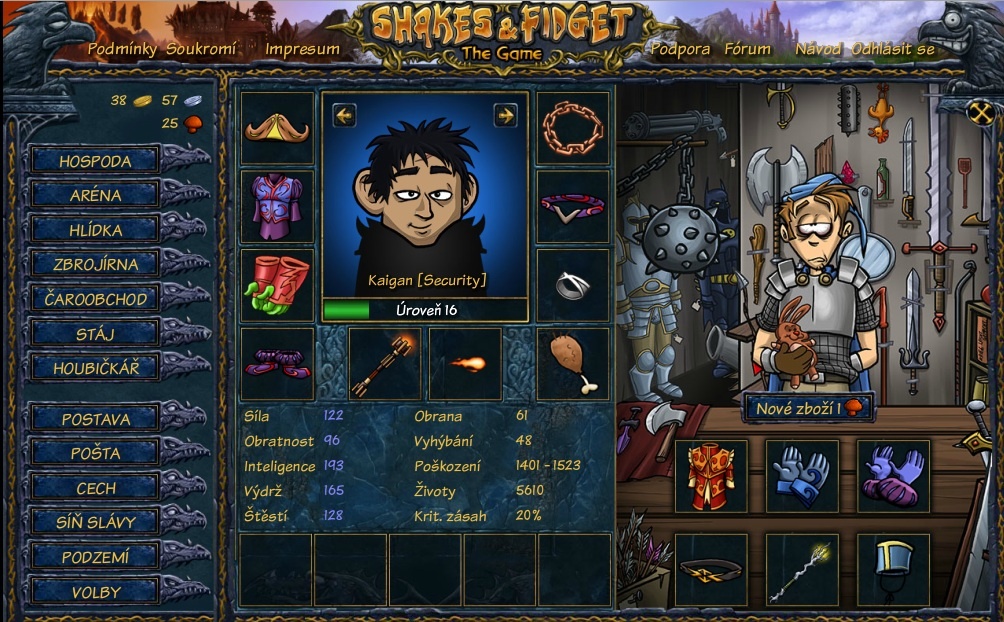Screen dimensions: 1004x622
Task: Select the equipped hat slot
Action: [x=277, y=128]
